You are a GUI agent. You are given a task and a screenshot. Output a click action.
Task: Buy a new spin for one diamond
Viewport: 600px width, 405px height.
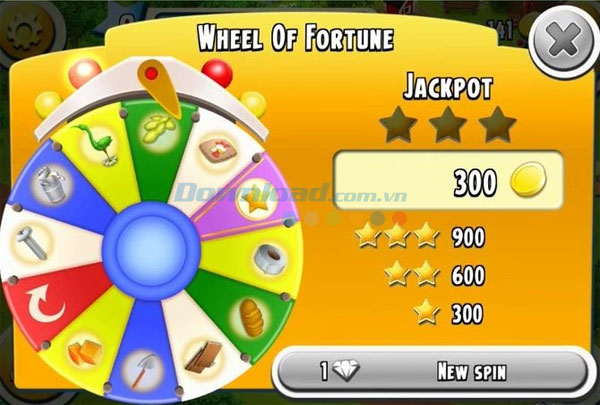click(431, 372)
